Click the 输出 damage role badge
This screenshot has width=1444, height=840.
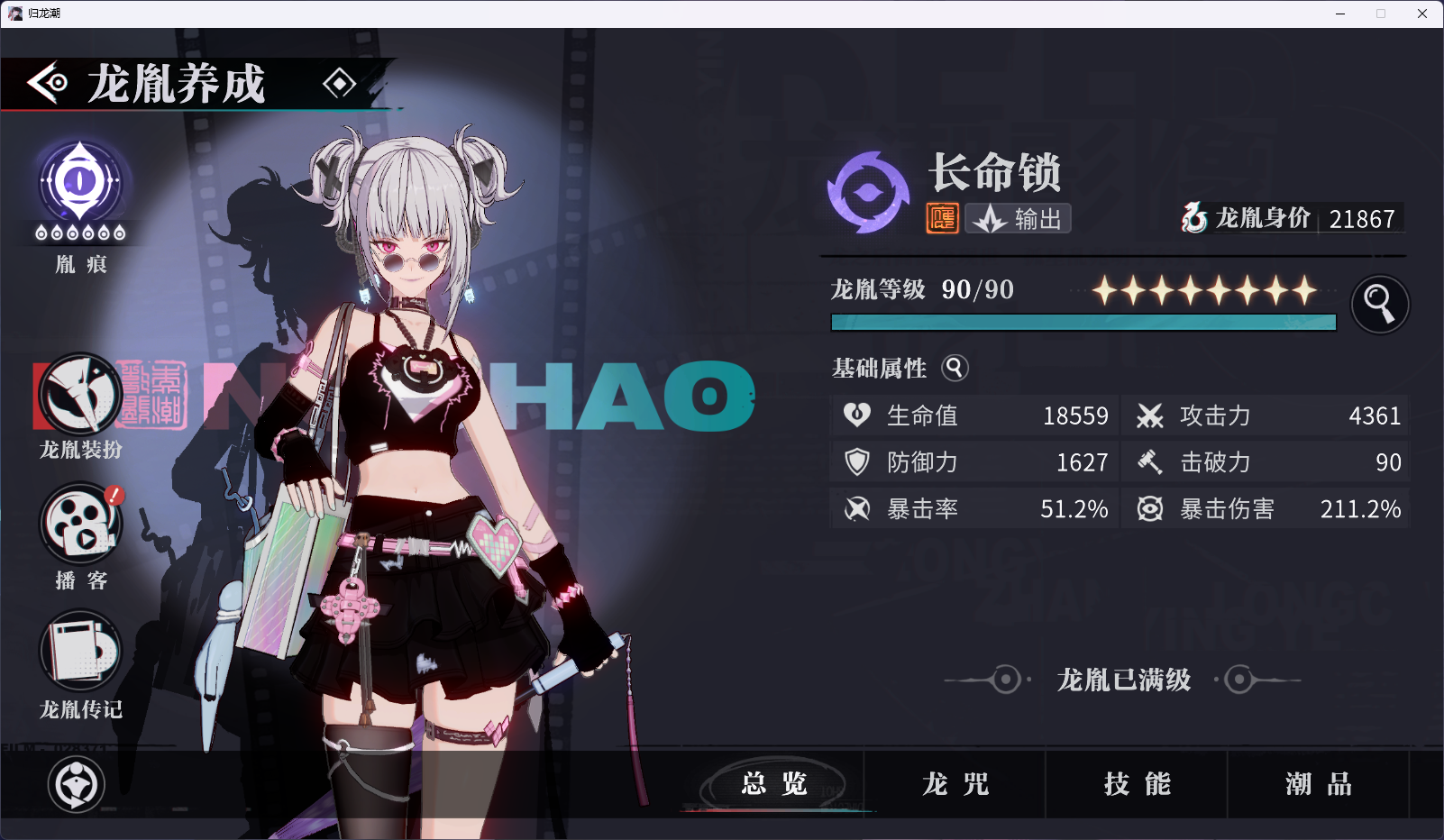tap(1017, 218)
